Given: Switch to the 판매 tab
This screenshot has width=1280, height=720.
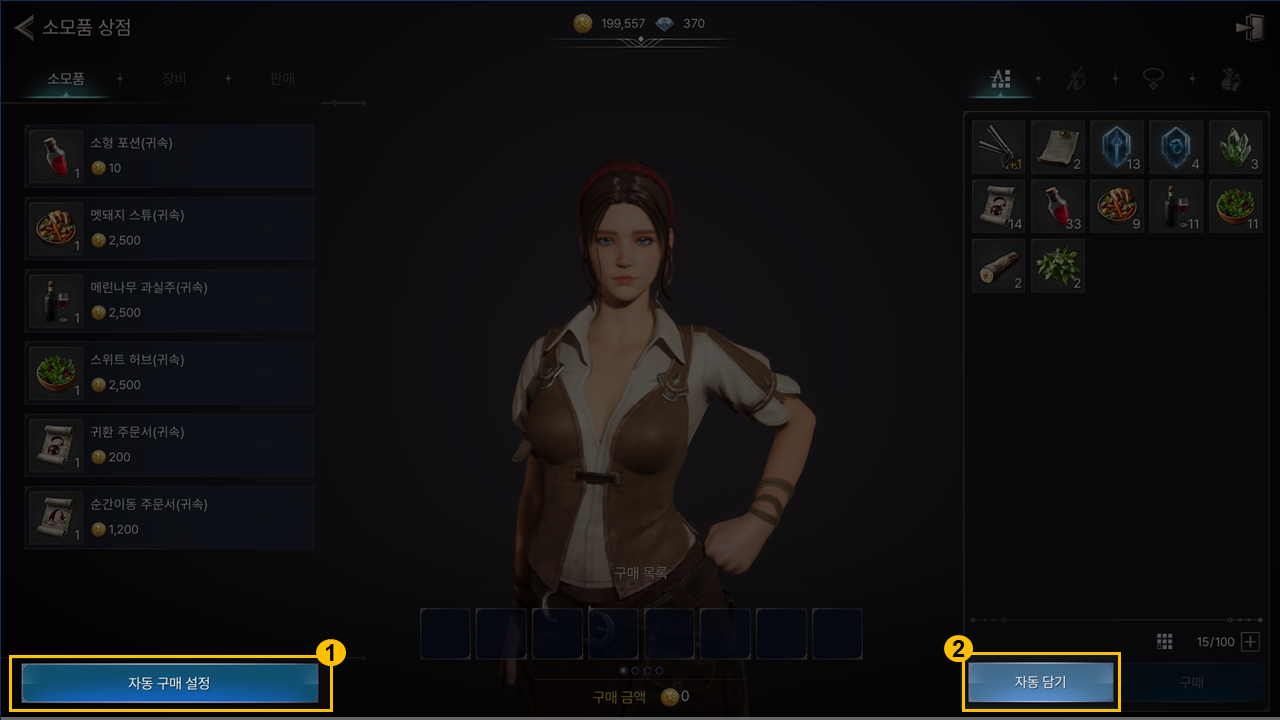Looking at the screenshot, I should (x=282, y=79).
